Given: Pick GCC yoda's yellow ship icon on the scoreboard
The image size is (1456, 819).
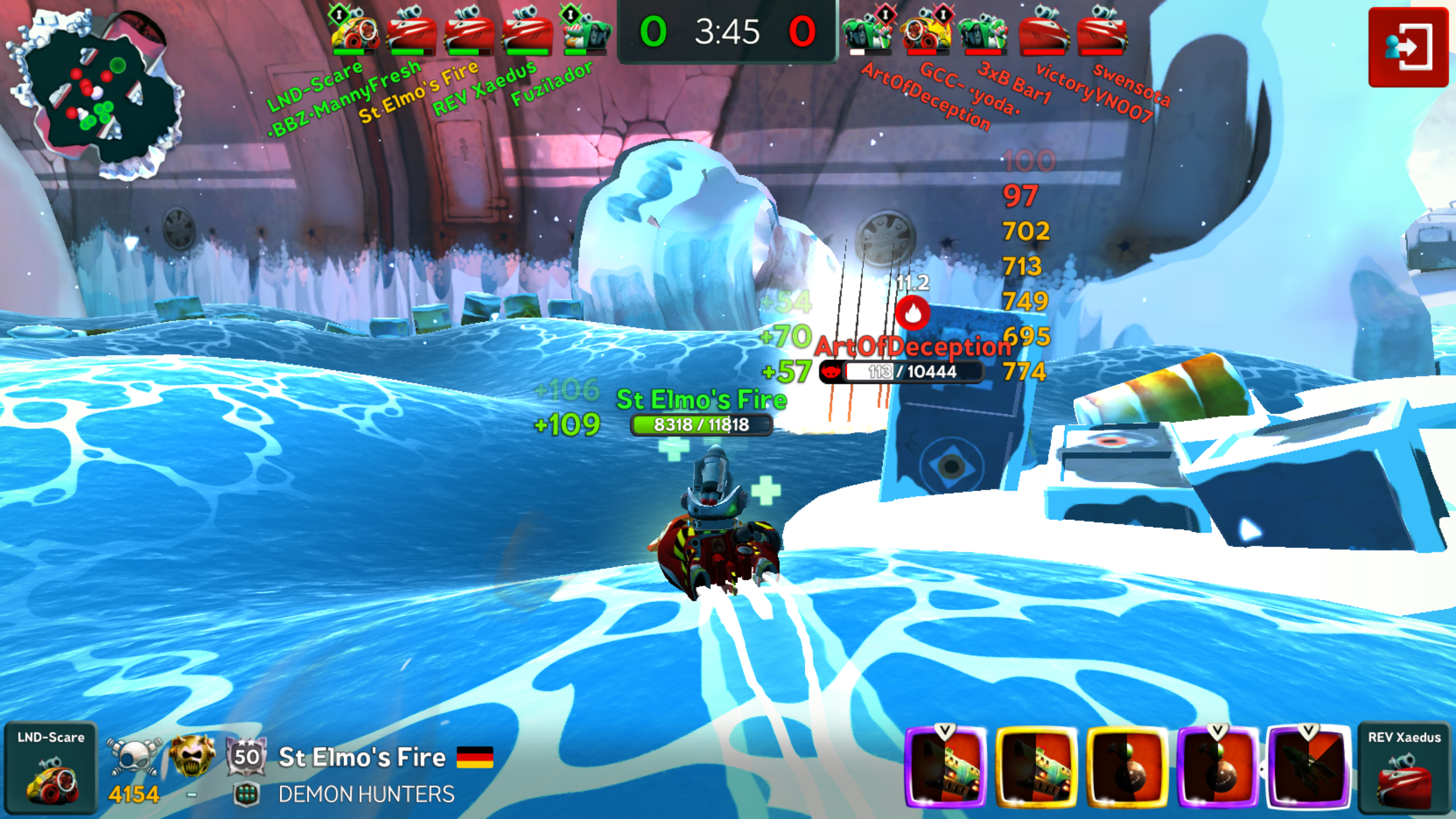Looking at the screenshot, I should coord(926,33).
